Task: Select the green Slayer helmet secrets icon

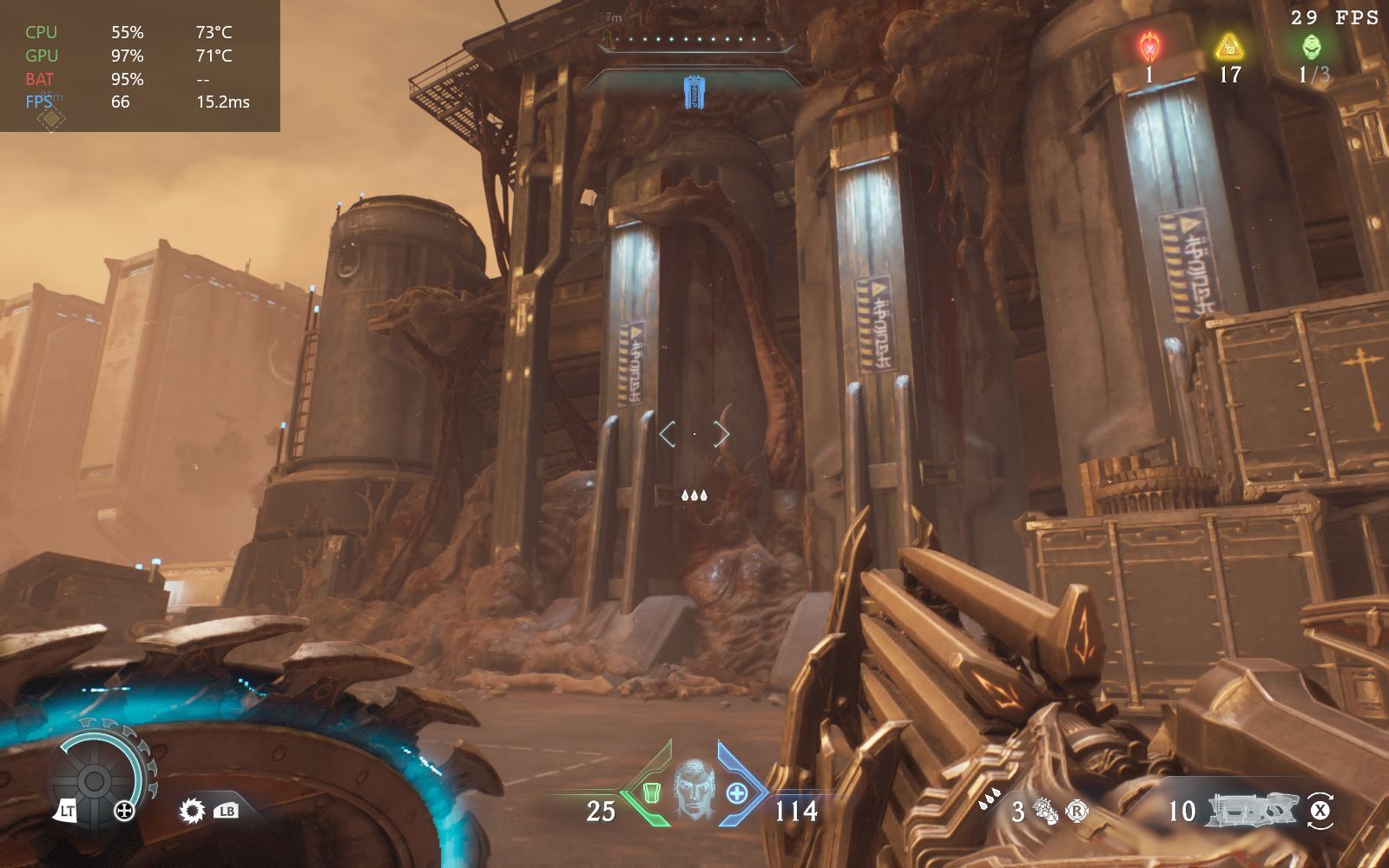Action: point(1312,46)
